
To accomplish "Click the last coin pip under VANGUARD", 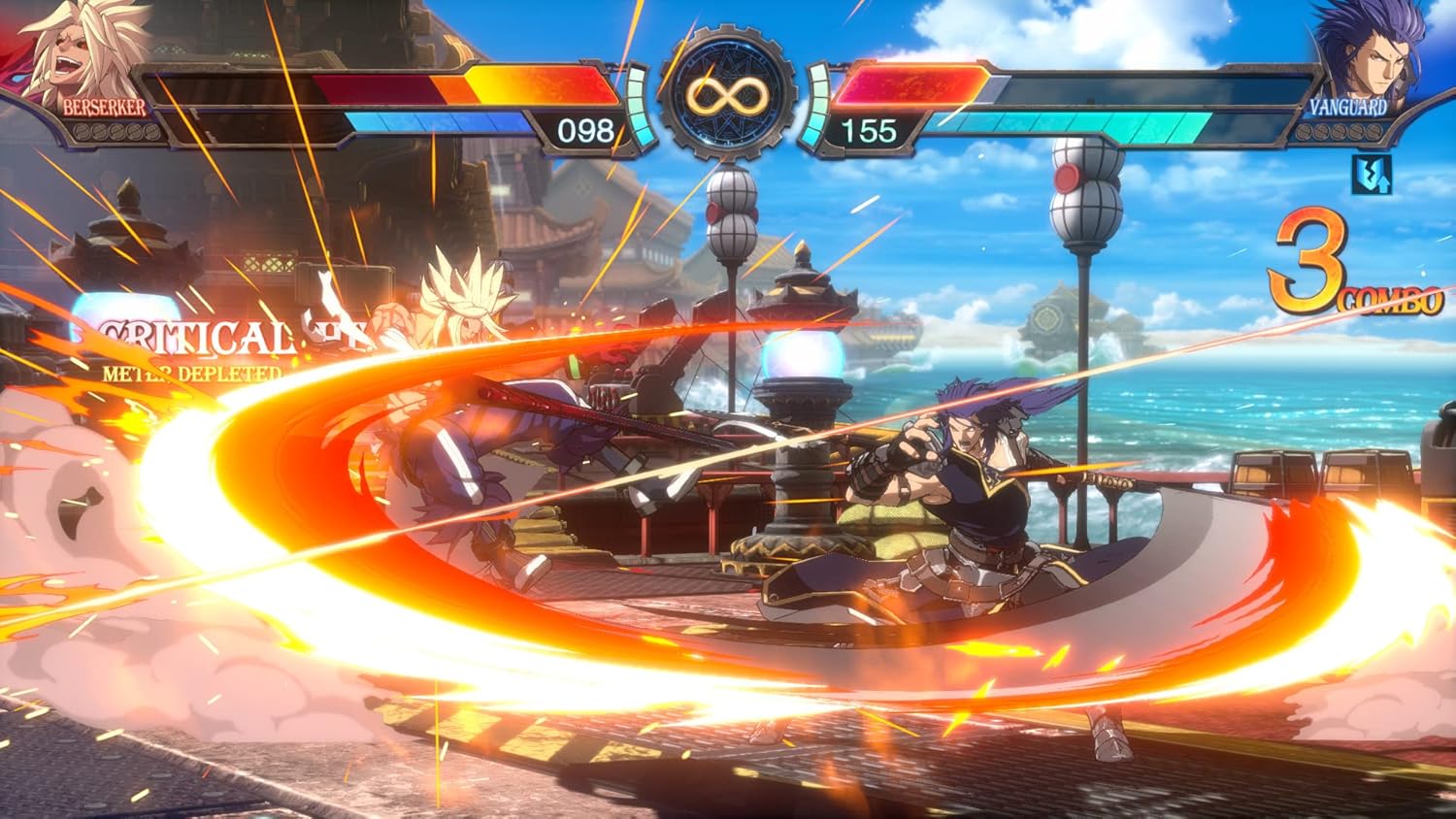I will coord(1373,131).
